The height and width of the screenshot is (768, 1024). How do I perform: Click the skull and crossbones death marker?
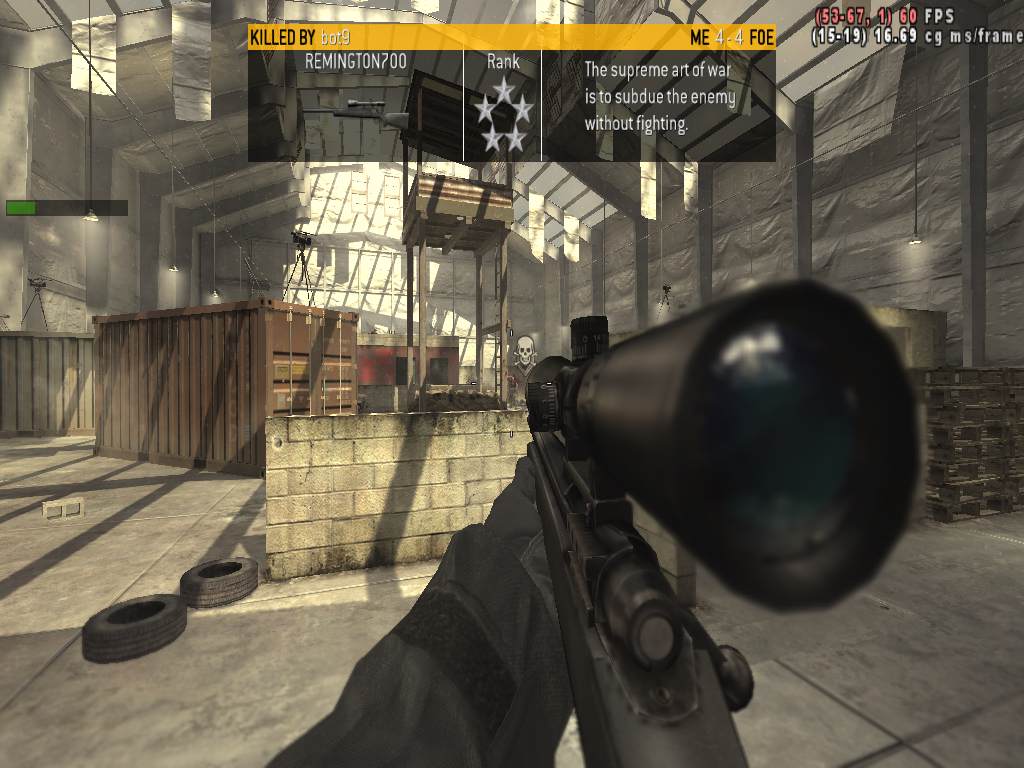point(522,351)
